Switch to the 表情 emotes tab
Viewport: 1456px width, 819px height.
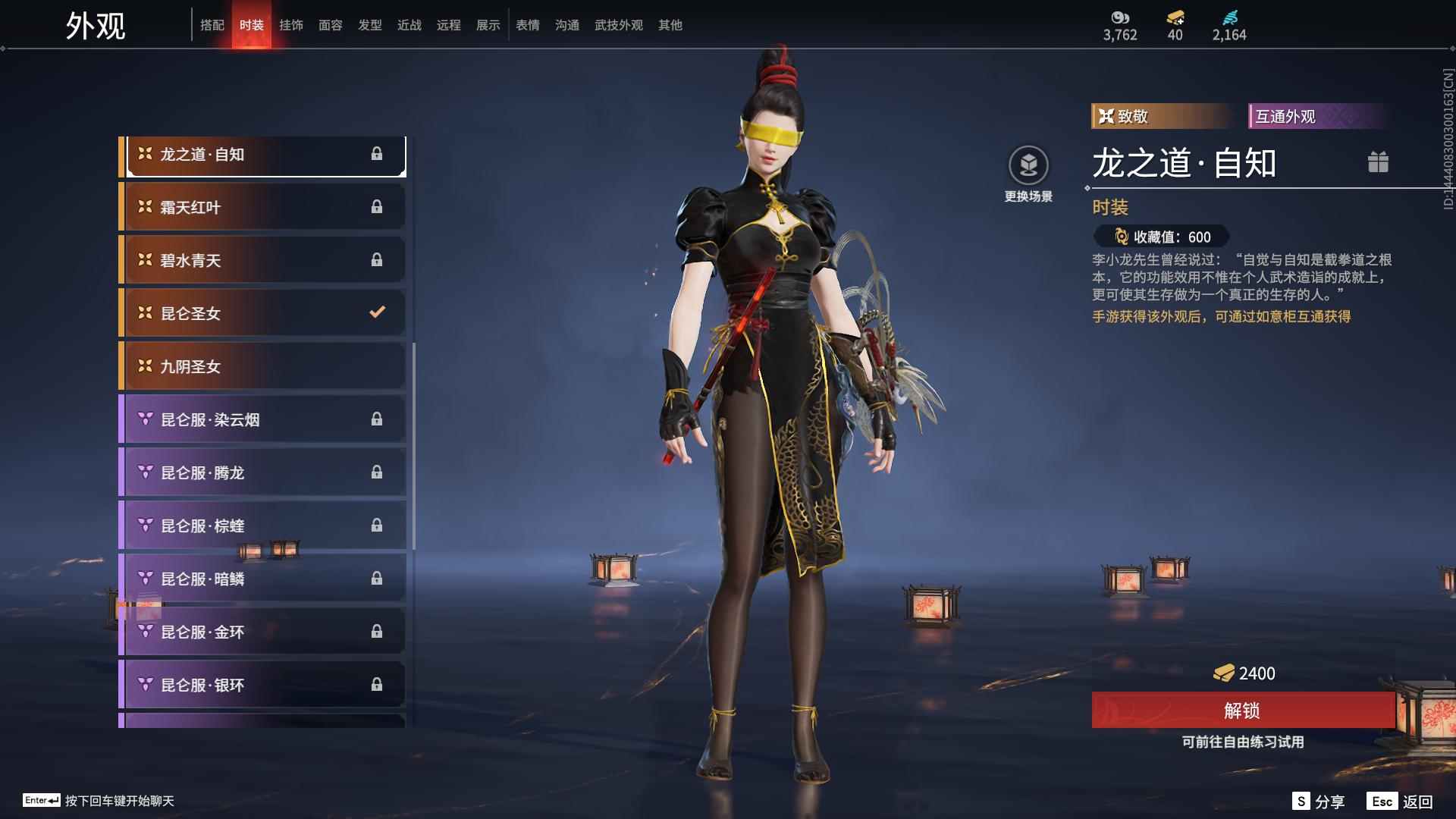click(528, 25)
